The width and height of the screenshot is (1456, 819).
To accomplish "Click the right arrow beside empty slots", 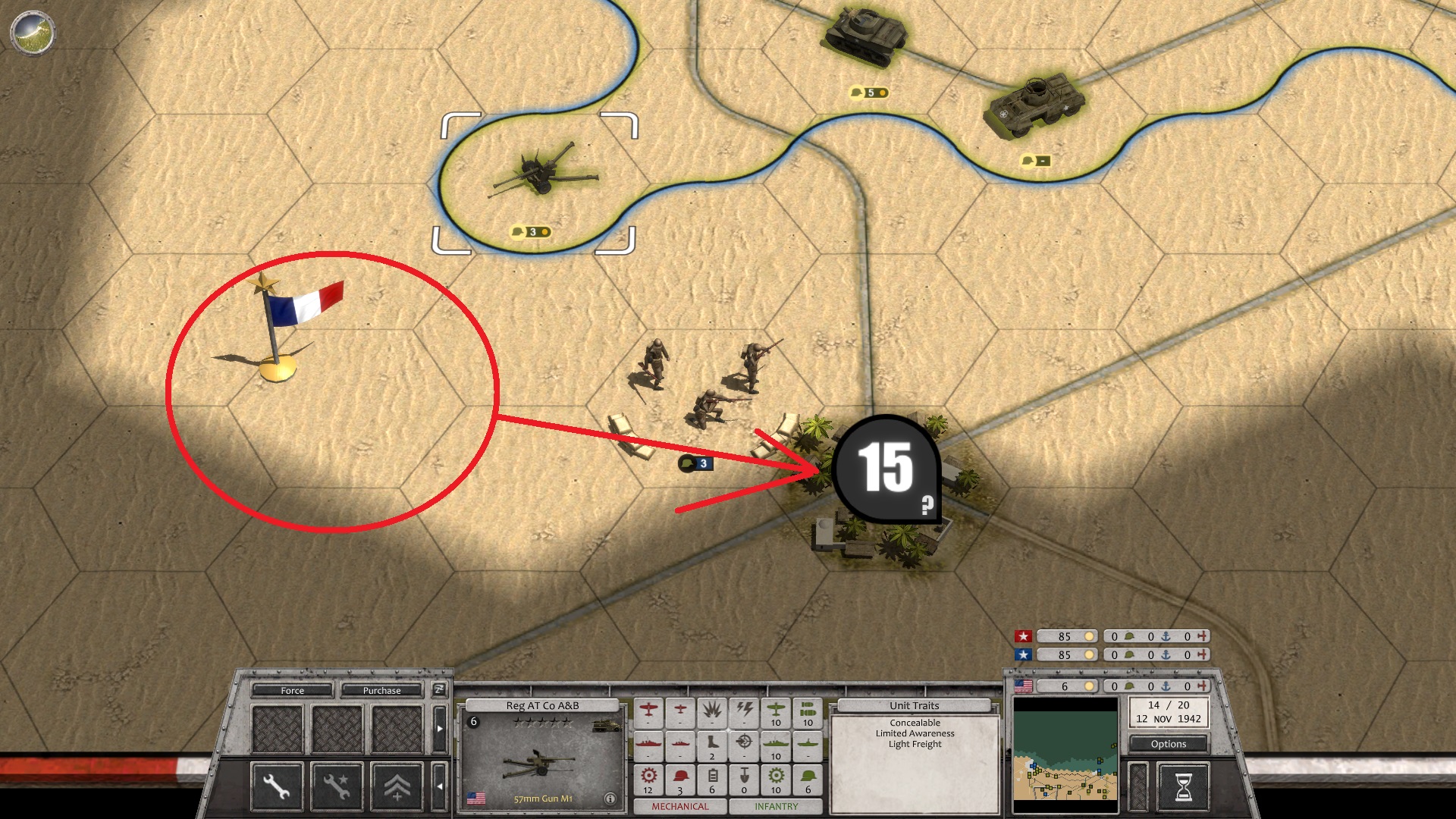I will (439, 728).
